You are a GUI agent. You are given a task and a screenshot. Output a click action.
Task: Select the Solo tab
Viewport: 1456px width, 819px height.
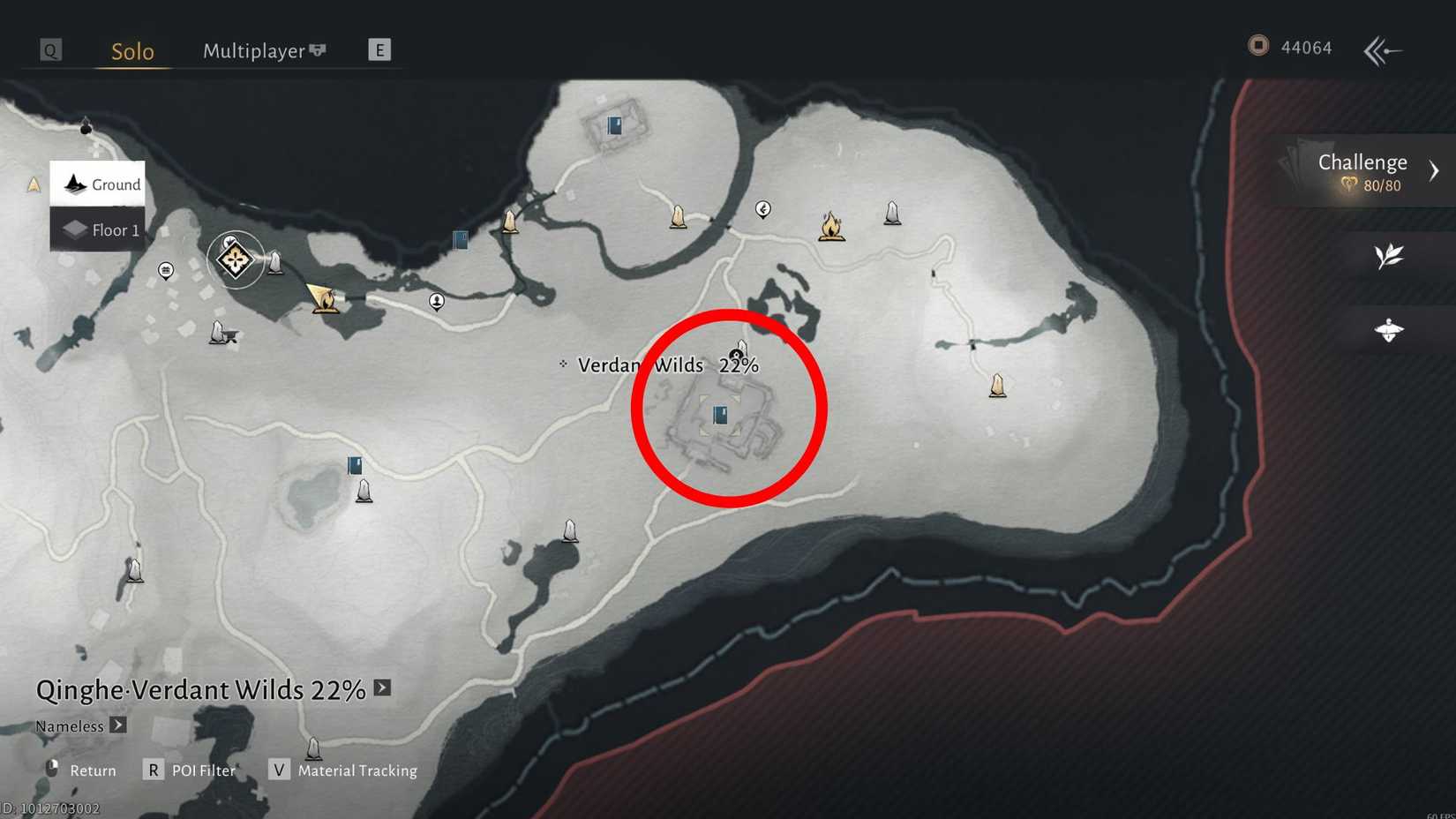[131, 51]
